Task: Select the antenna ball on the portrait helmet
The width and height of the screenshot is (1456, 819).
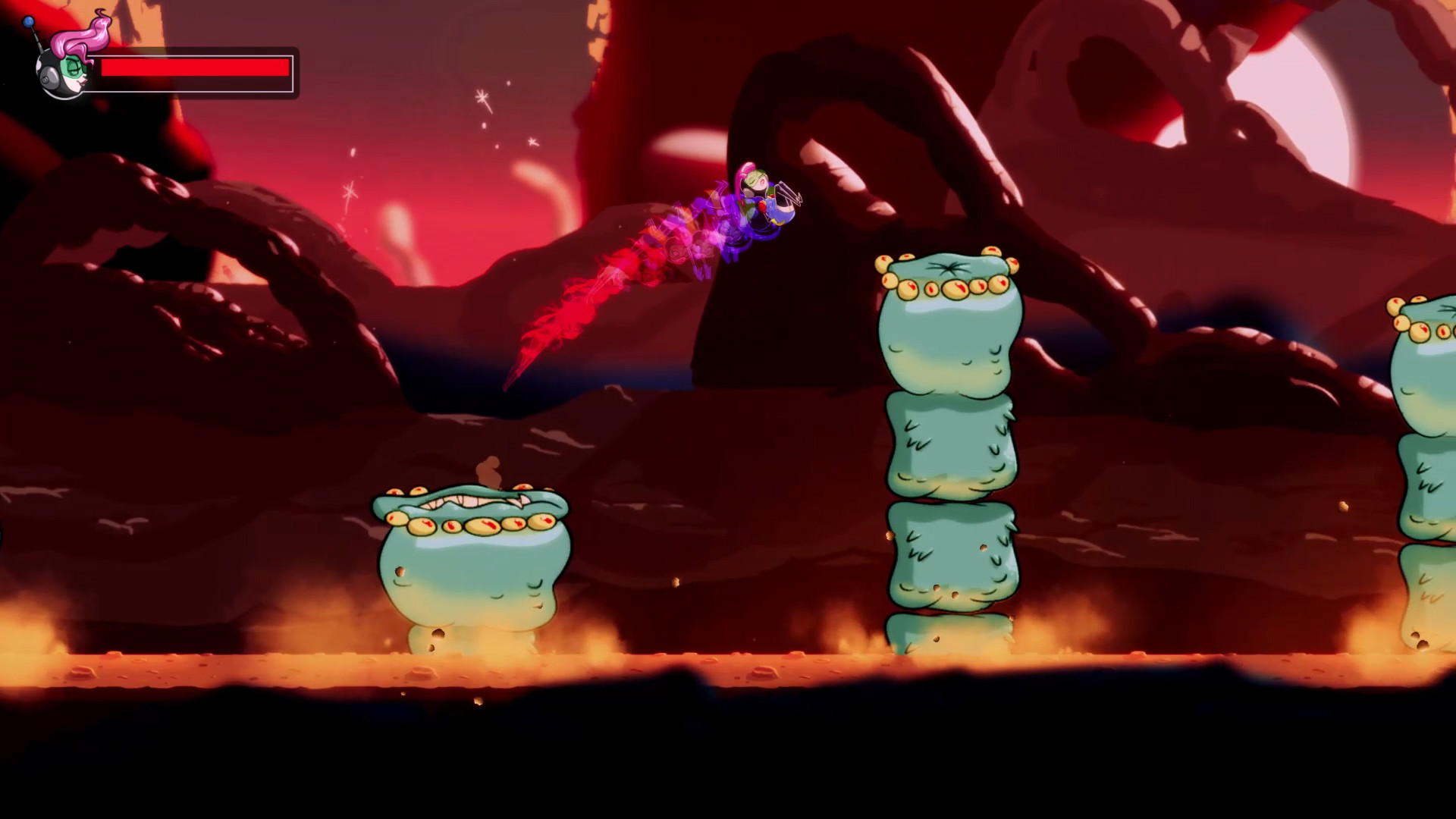Action: 28,21
